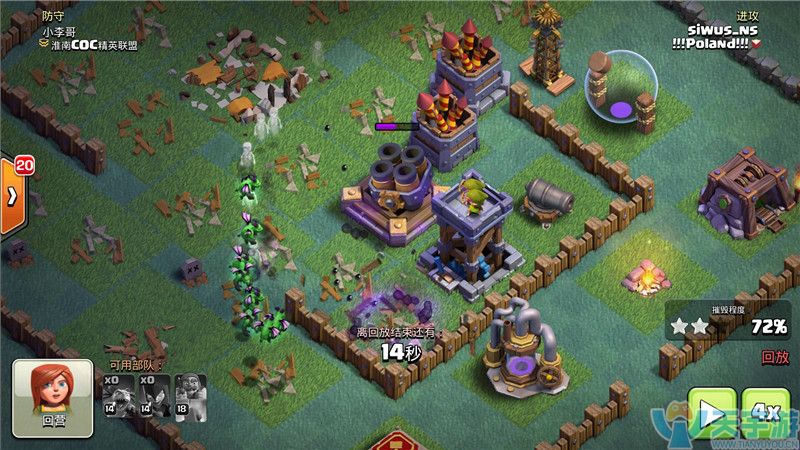
Task: Choose the level 18 troop slot
Action: tap(190, 396)
